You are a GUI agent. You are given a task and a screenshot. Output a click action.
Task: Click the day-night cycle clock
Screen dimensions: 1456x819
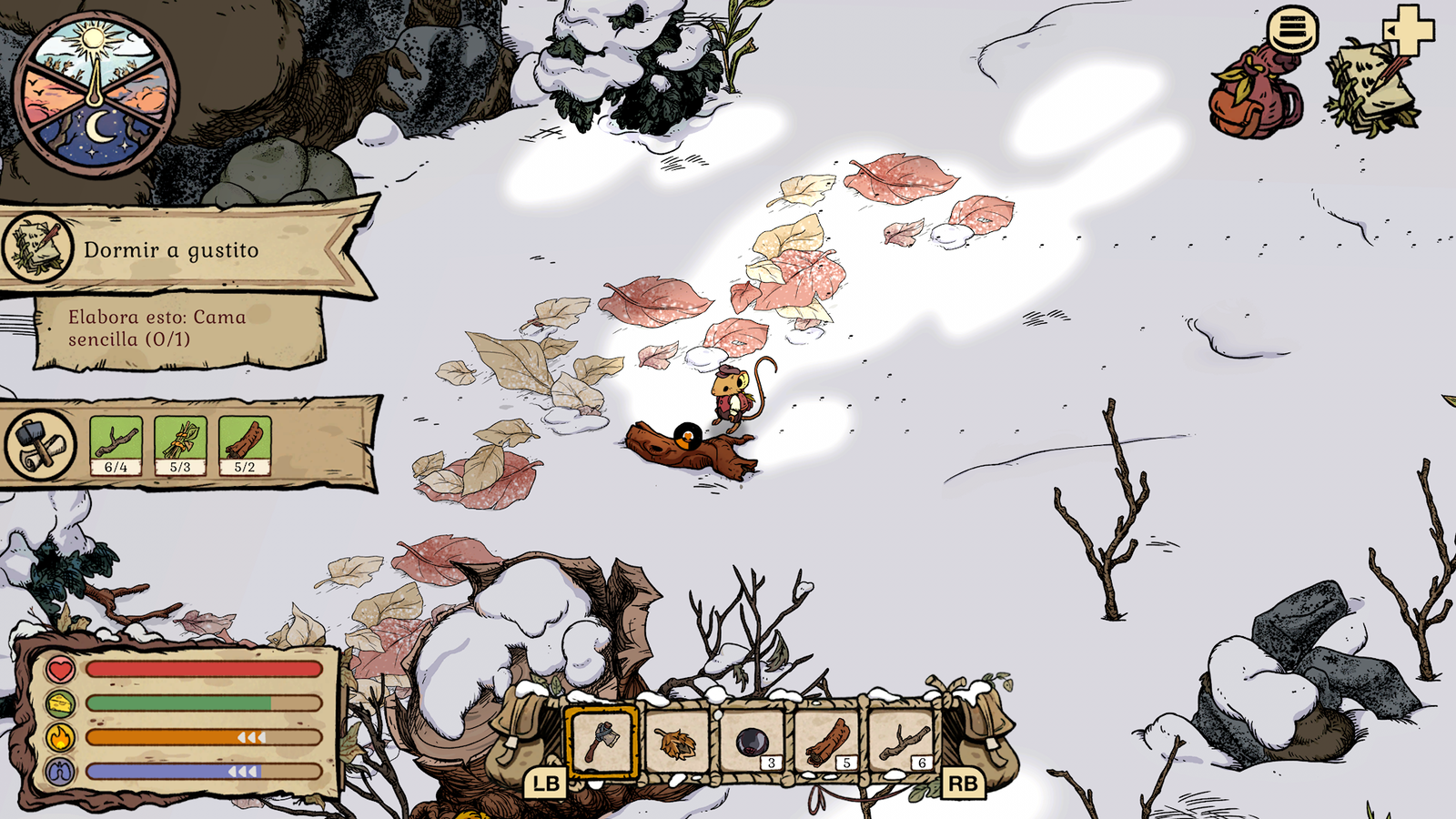pos(96,93)
